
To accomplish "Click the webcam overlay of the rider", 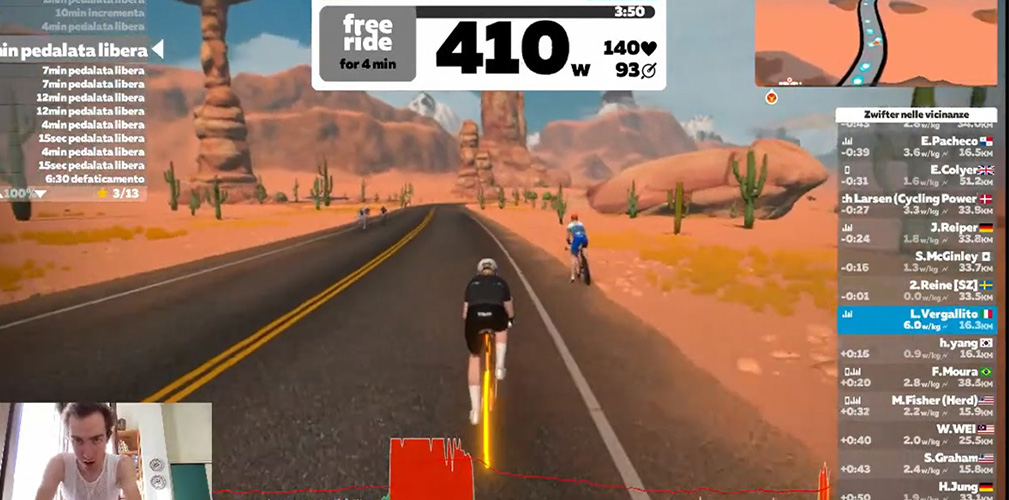I will pos(106,451).
